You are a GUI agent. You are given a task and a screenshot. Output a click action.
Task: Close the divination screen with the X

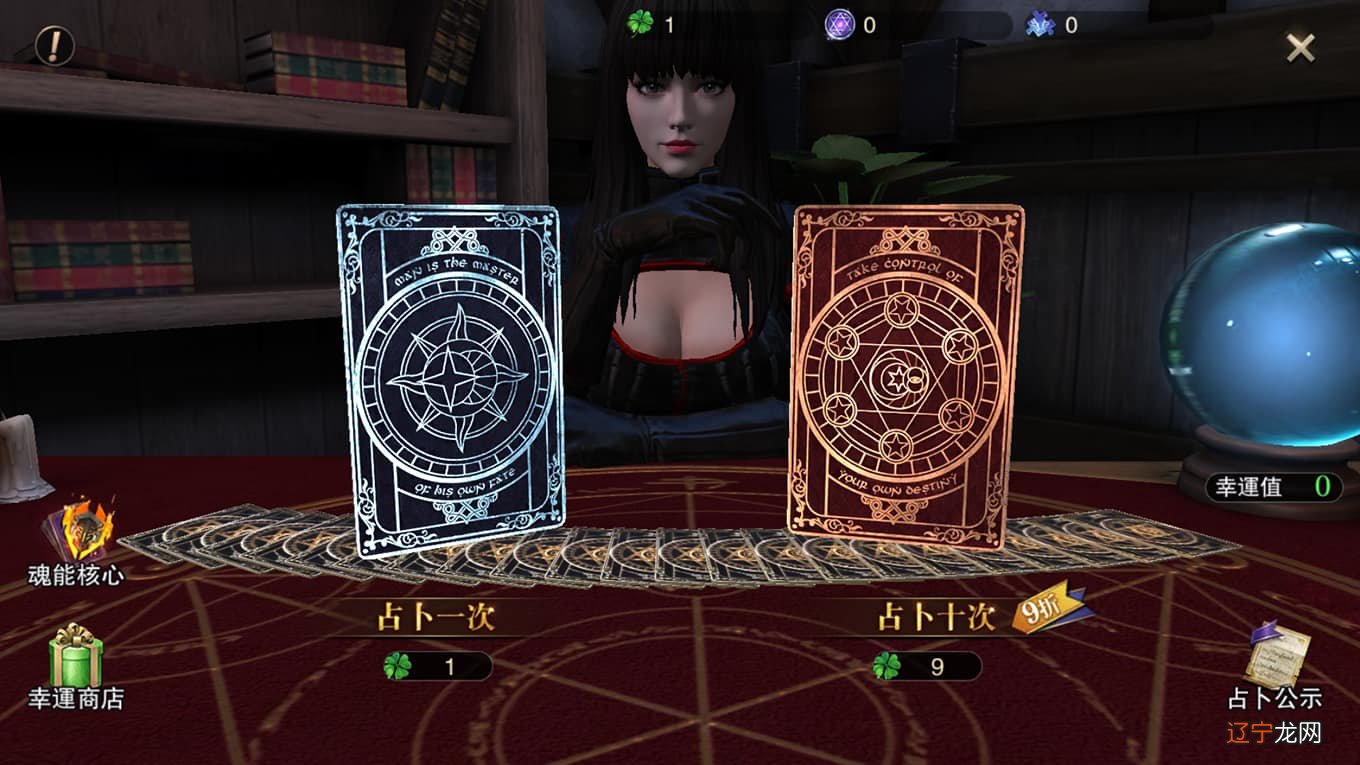coord(1300,47)
